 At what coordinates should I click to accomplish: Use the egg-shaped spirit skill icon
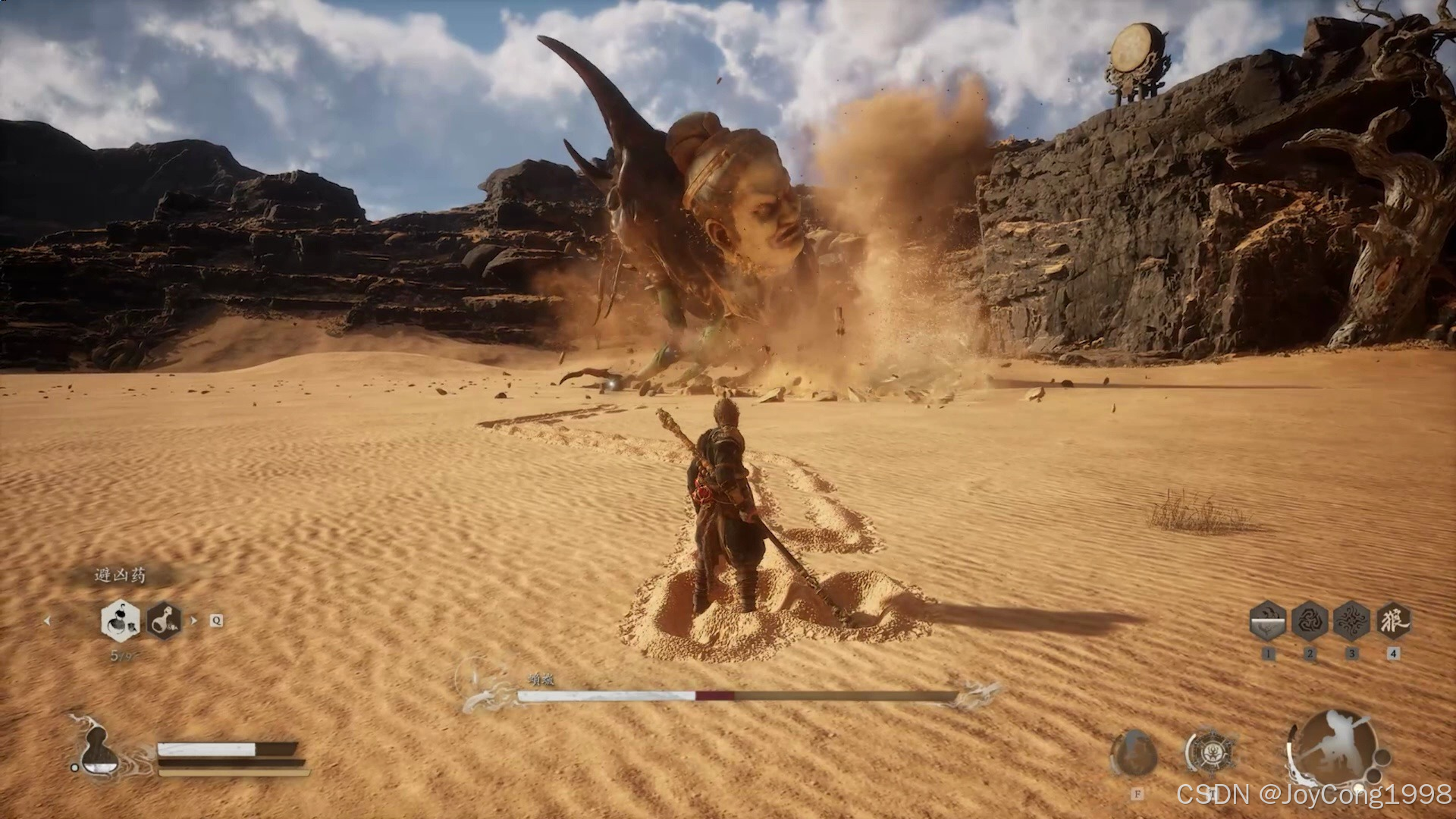(1134, 753)
